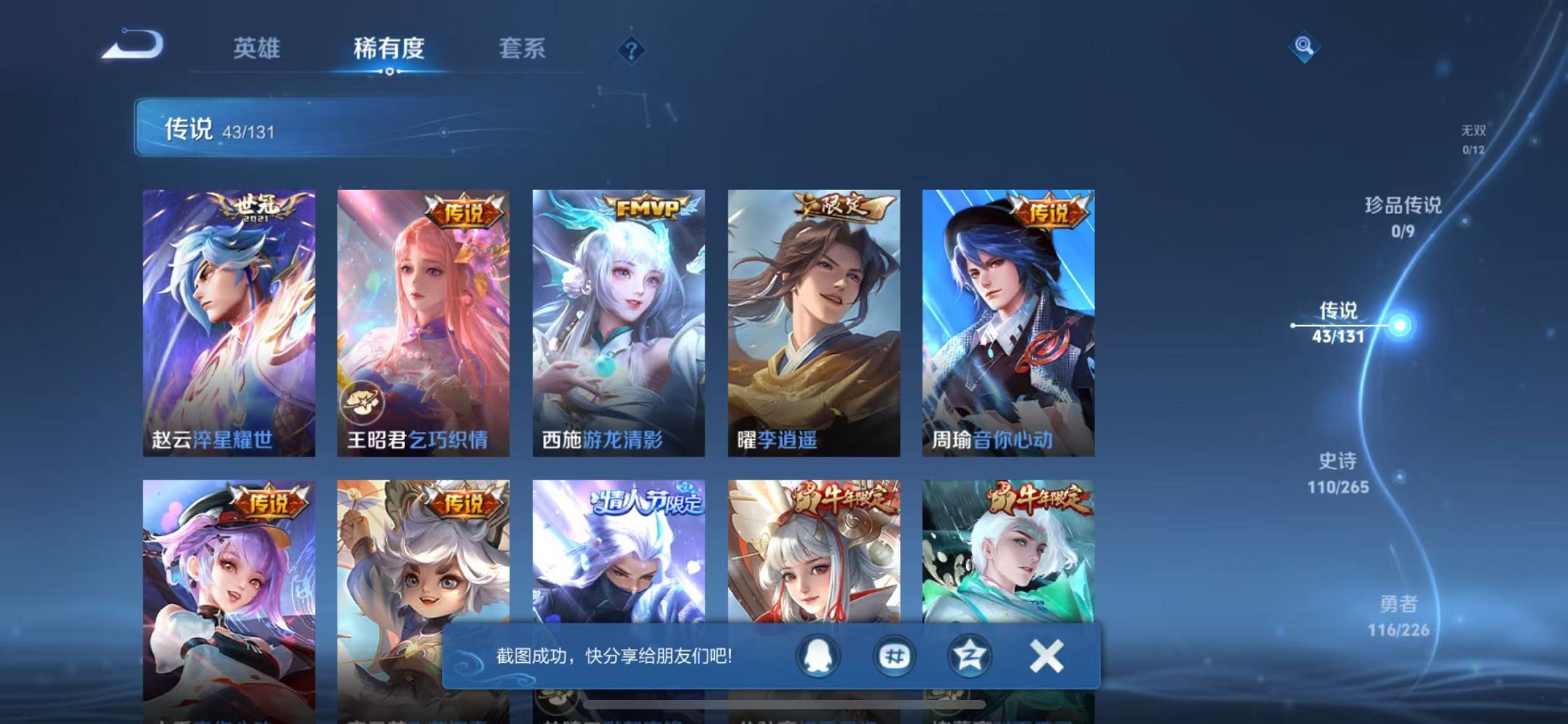The image size is (1568, 724).
Task: Open the help question mark icon
Action: click(630, 50)
